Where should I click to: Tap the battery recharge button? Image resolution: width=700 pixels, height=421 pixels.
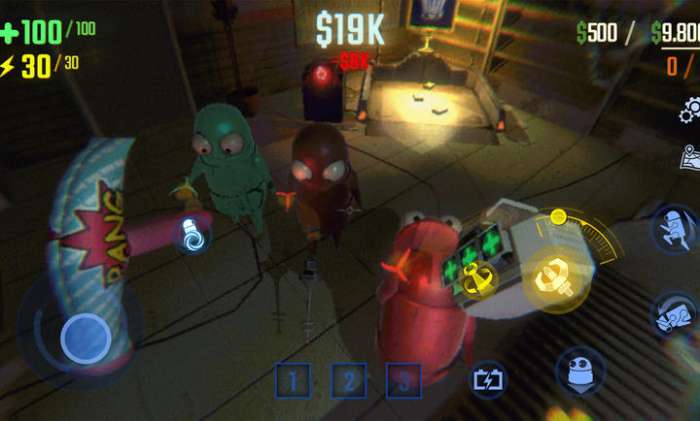[x=489, y=380]
